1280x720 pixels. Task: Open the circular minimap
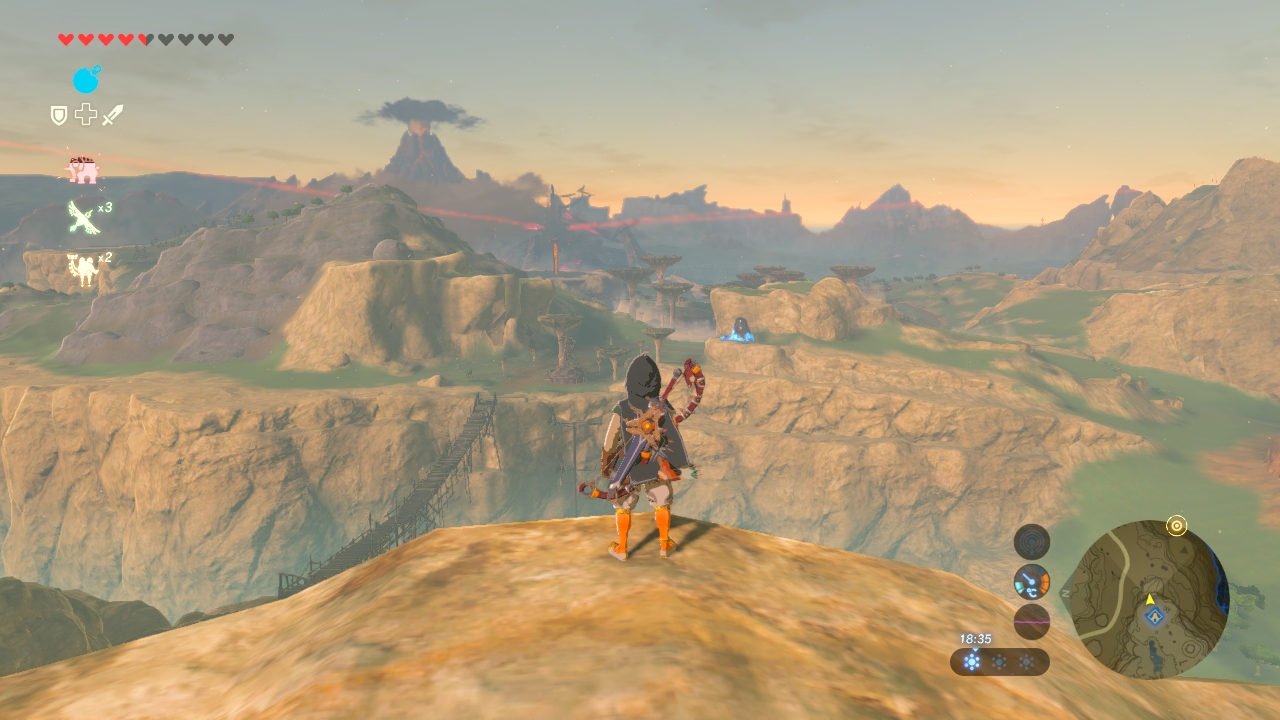(x=1148, y=599)
